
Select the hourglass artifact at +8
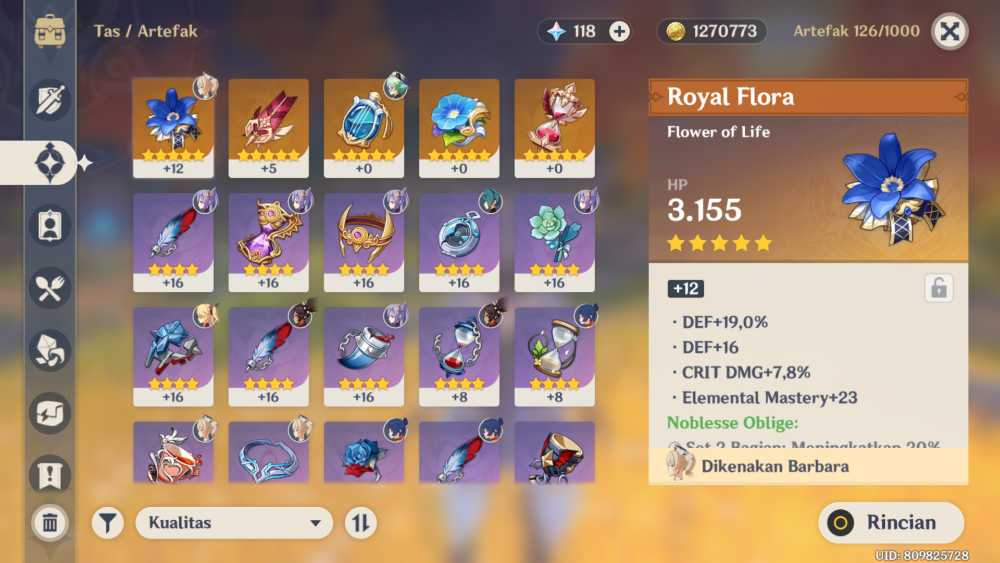pyautogui.click(x=554, y=354)
